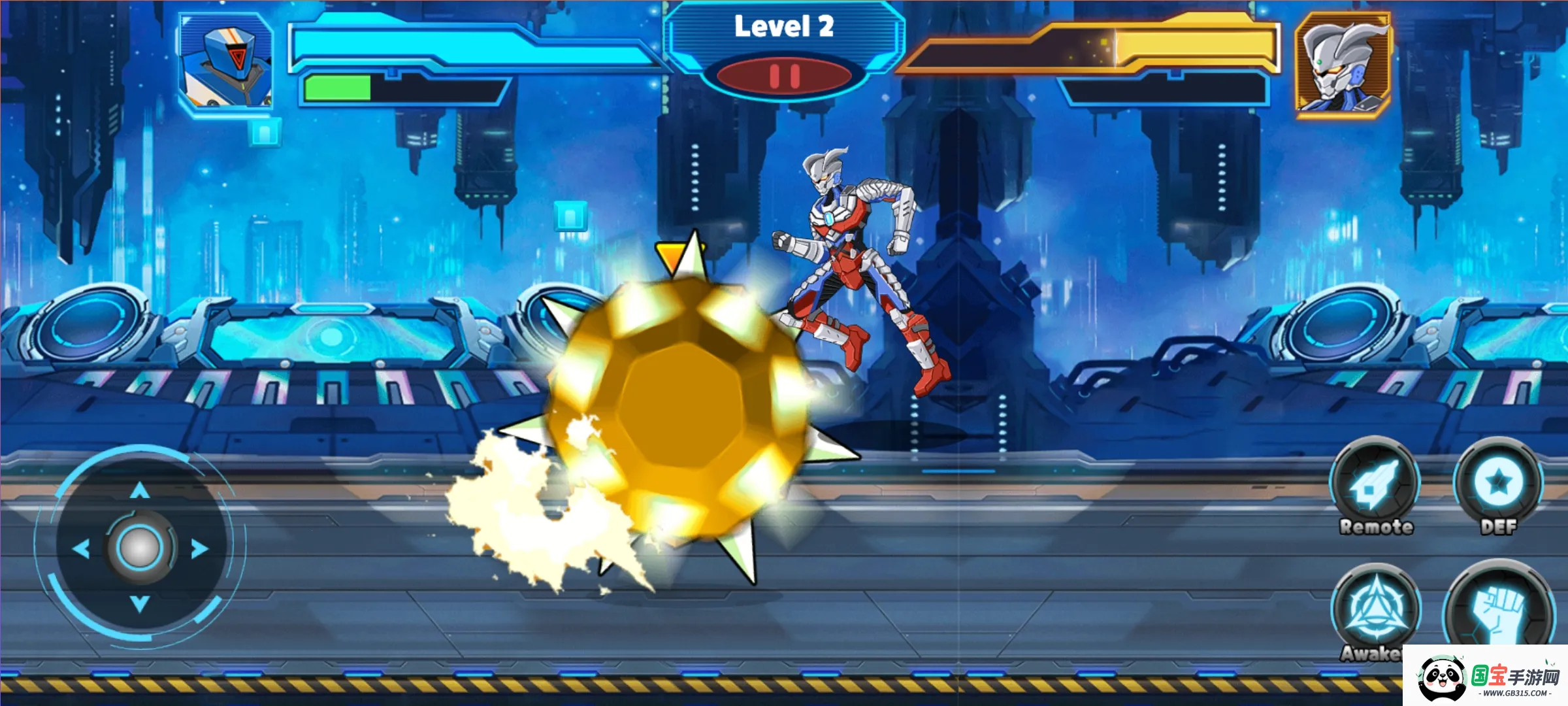Tap the joystick's up arrow
The width and height of the screenshot is (1568, 706).
[x=139, y=491]
